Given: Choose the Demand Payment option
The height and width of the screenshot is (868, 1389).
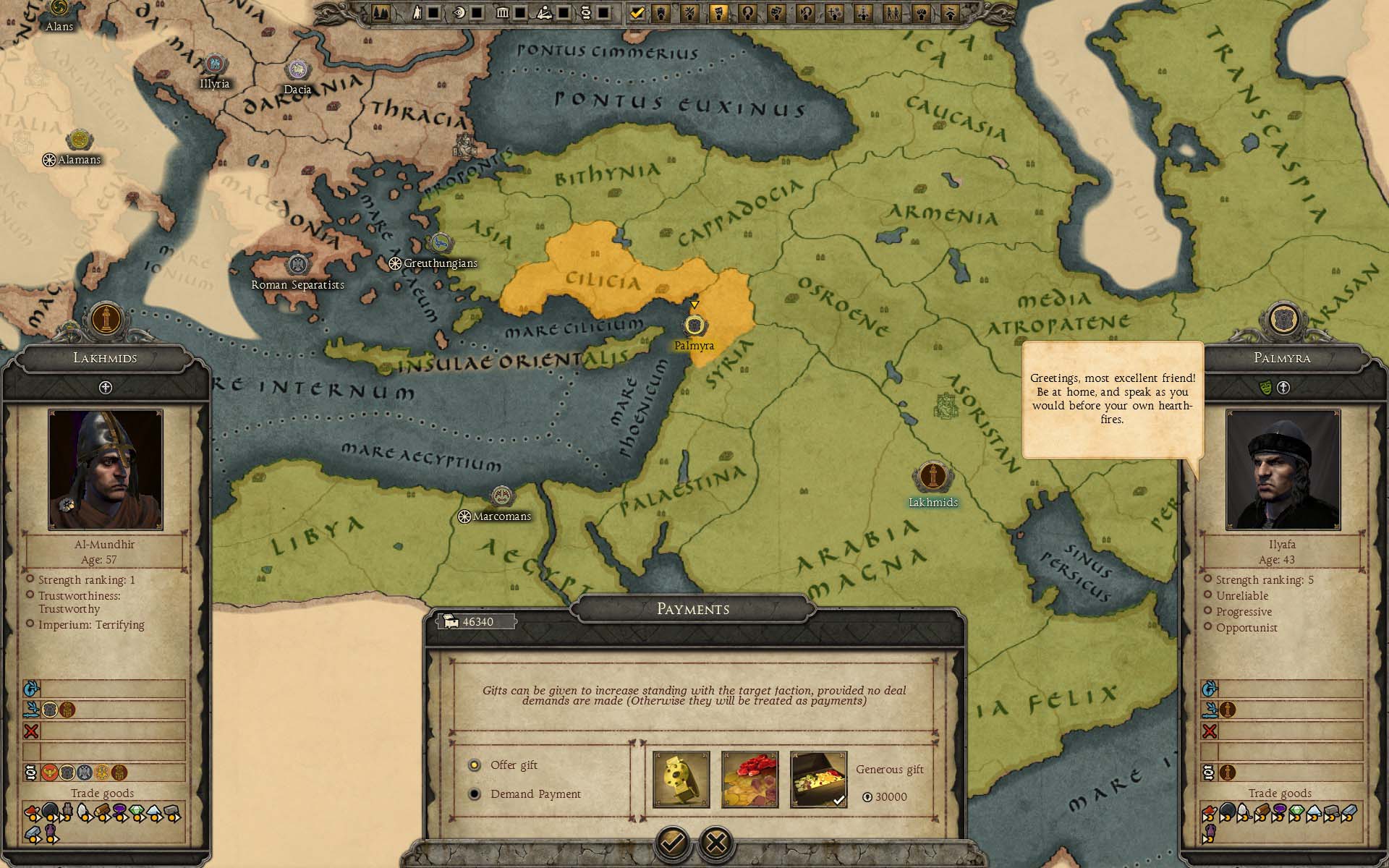Looking at the screenshot, I should 475,794.
